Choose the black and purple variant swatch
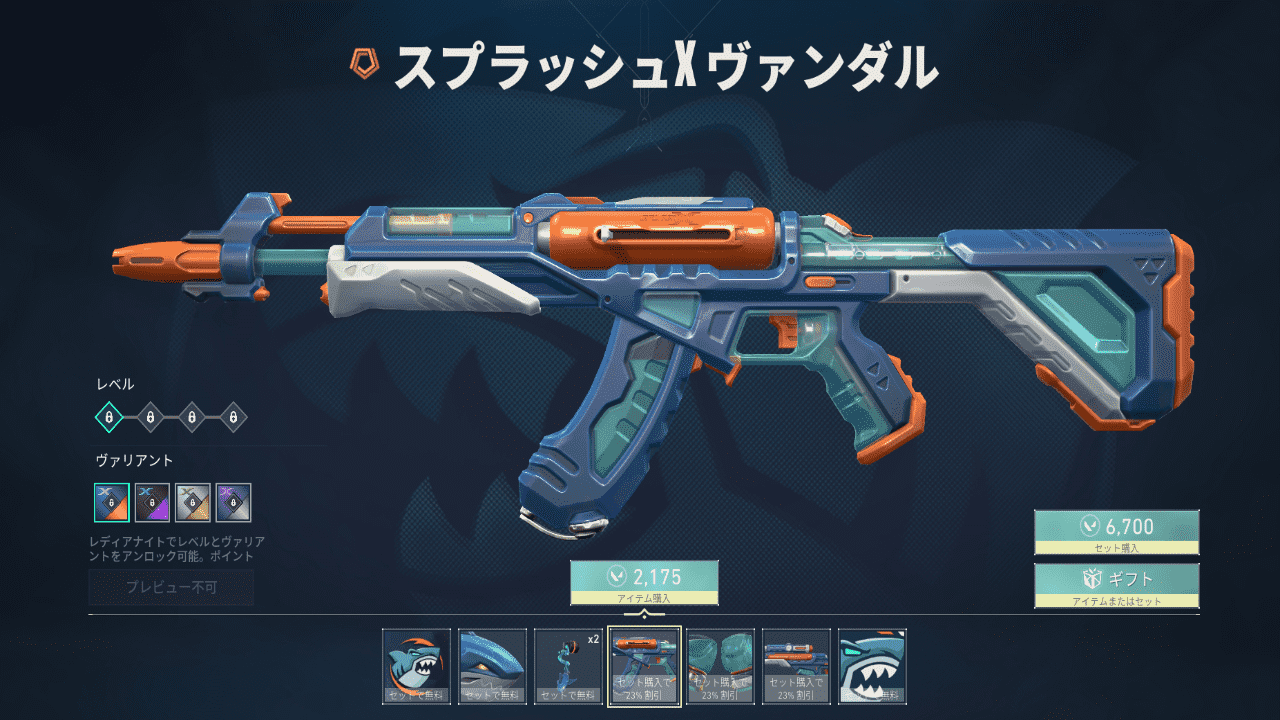This screenshot has width=1280, height=720. pos(152,502)
